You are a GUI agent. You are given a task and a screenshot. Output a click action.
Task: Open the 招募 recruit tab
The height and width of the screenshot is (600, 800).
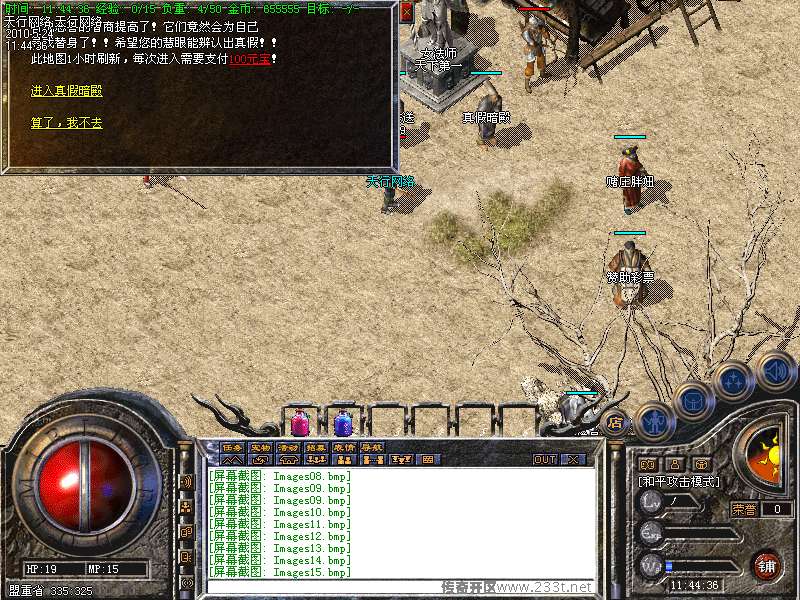316,447
